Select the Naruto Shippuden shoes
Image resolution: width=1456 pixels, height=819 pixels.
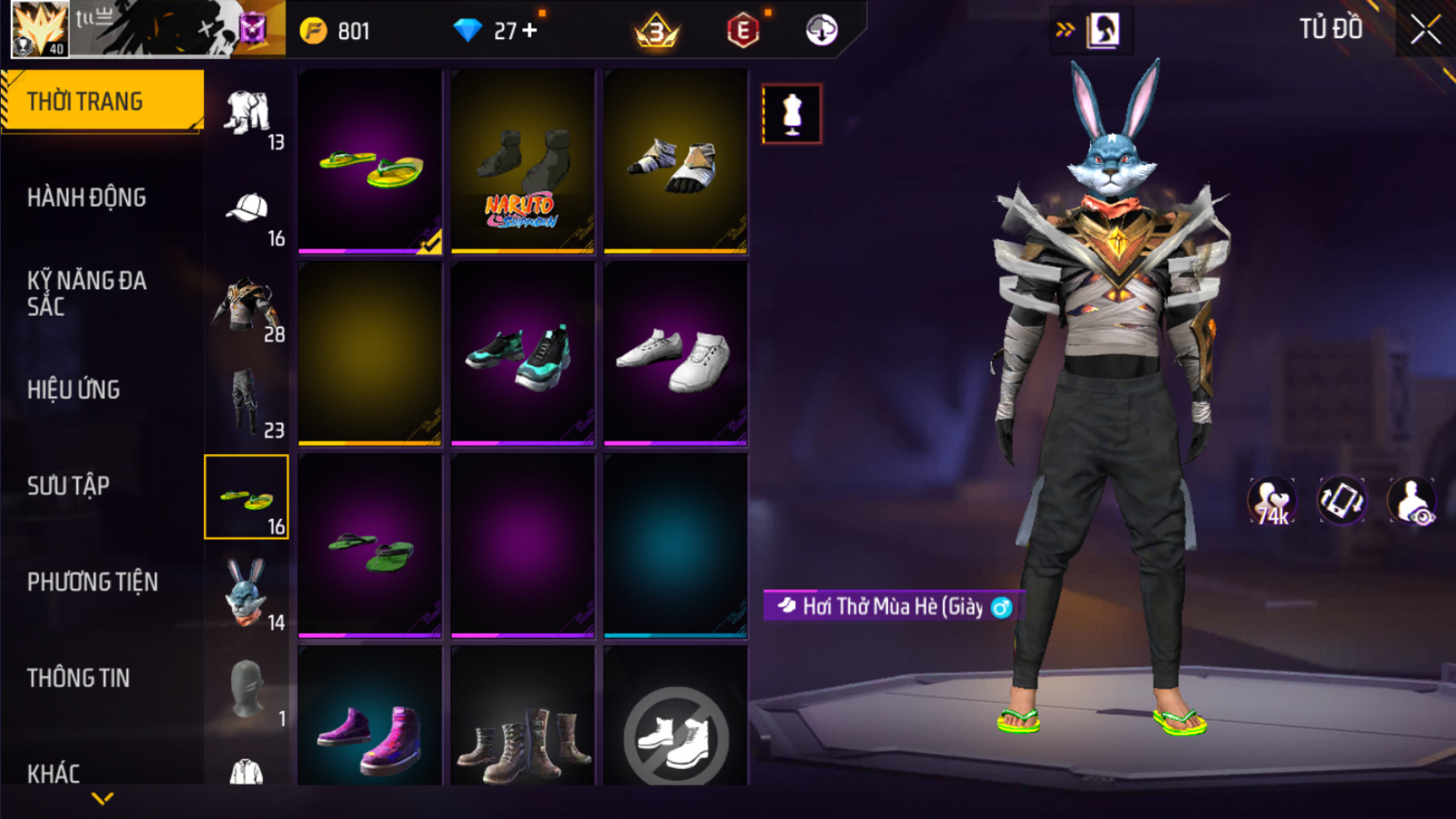[x=522, y=161]
